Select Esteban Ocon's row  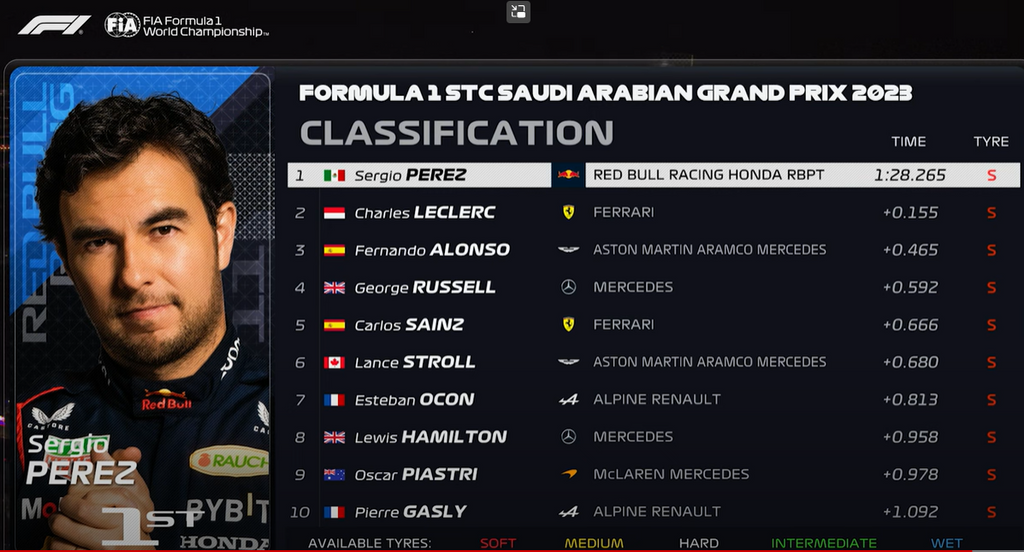[x=413, y=399]
